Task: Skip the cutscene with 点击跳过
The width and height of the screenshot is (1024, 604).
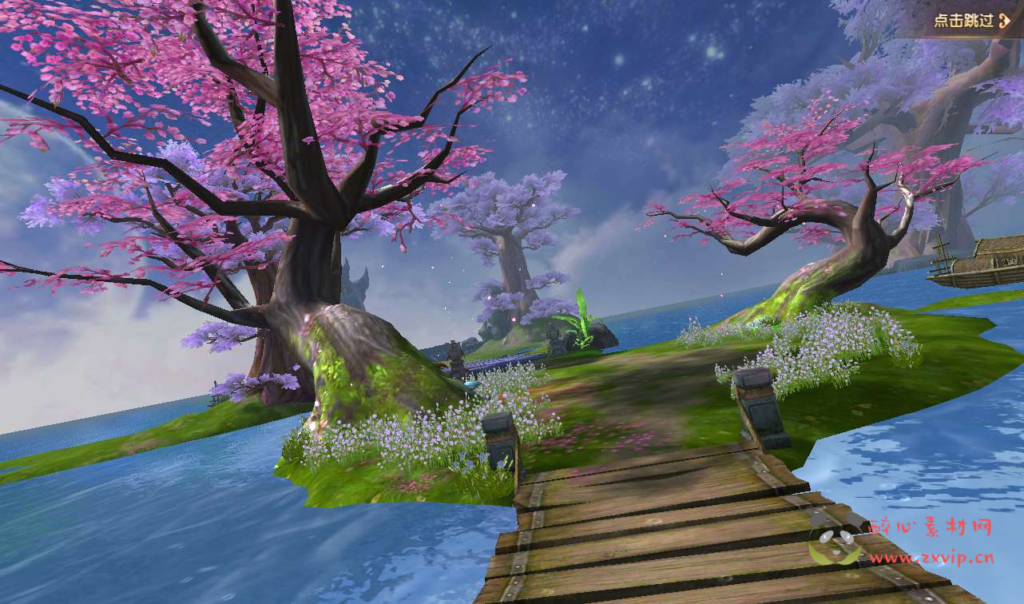Action: (970, 20)
